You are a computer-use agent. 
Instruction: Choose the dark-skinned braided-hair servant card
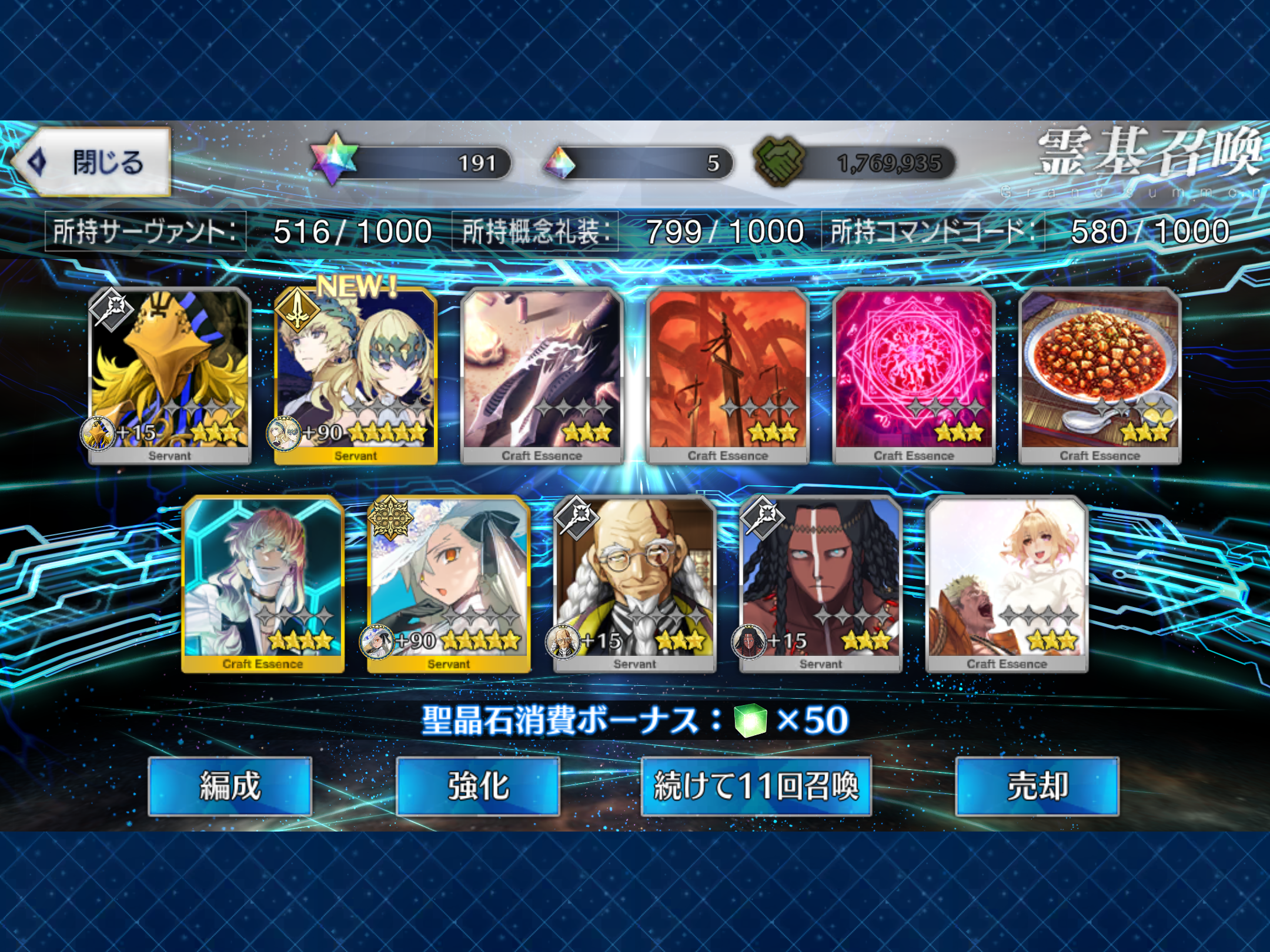click(821, 584)
